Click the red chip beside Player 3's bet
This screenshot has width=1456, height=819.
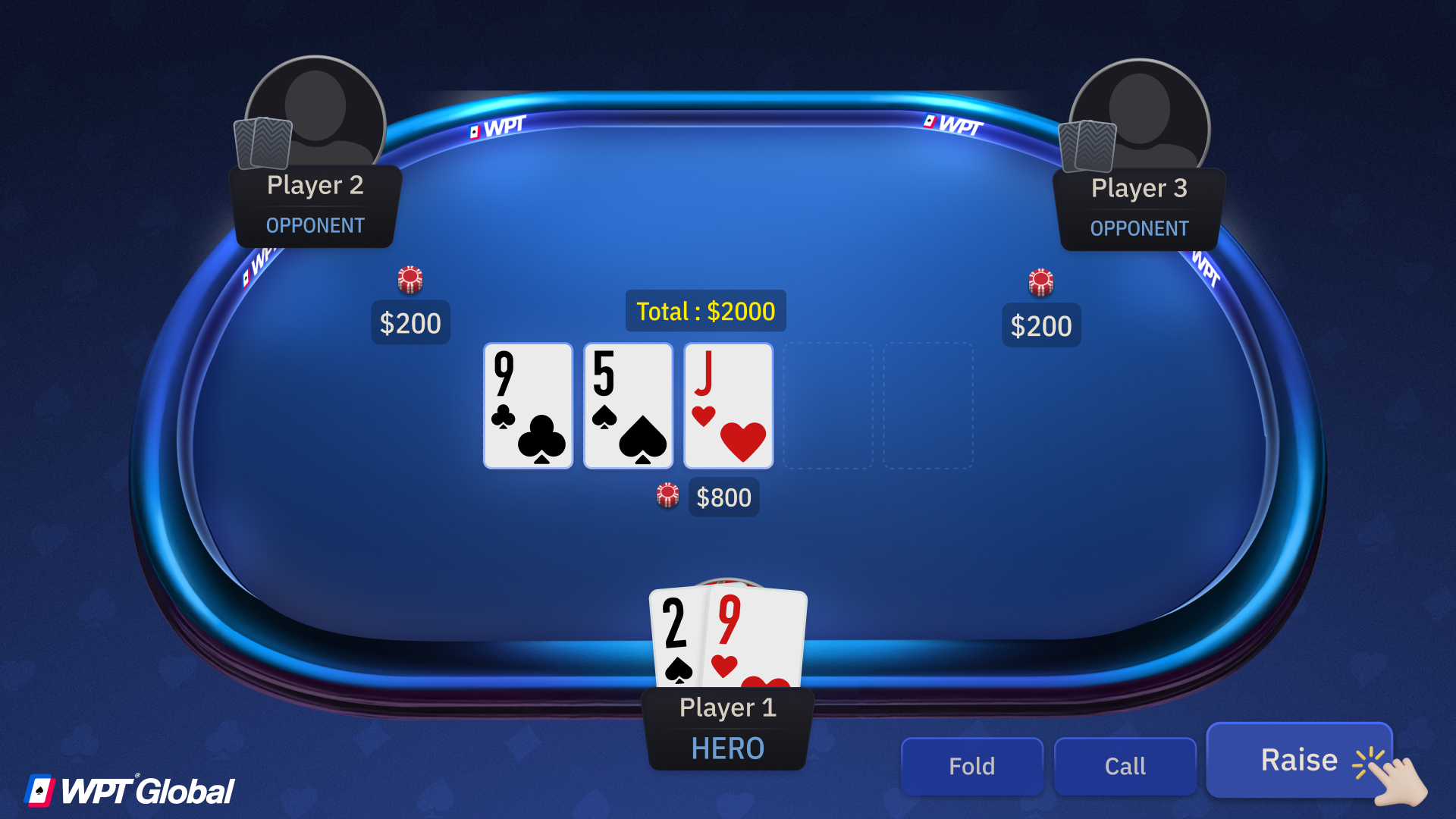pos(1042,281)
